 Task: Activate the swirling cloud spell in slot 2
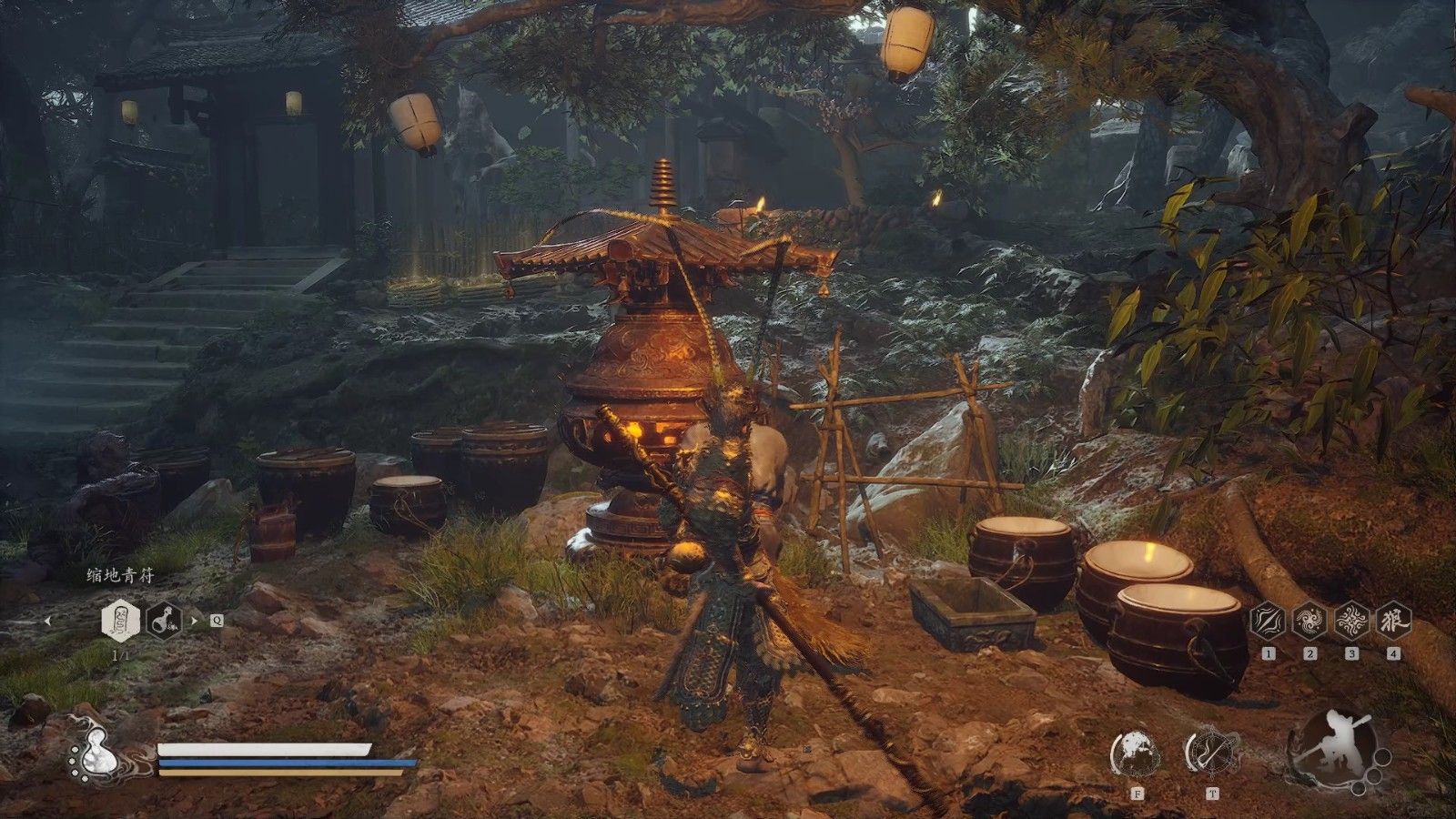[x=1309, y=621]
